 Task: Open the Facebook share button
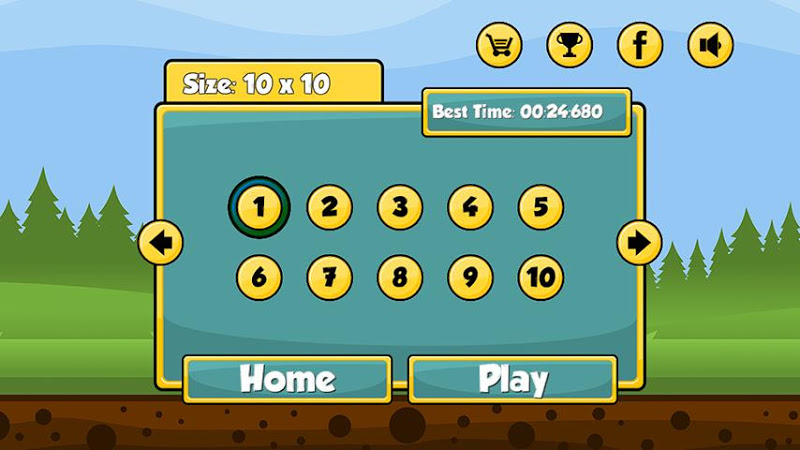tap(640, 45)
